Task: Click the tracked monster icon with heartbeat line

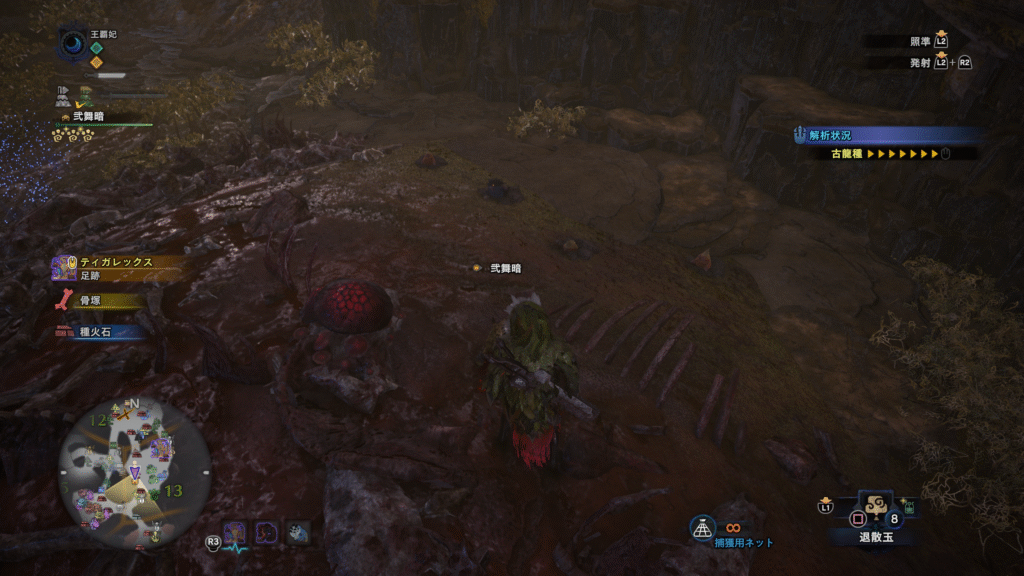Action: click(x=235, y=533)
